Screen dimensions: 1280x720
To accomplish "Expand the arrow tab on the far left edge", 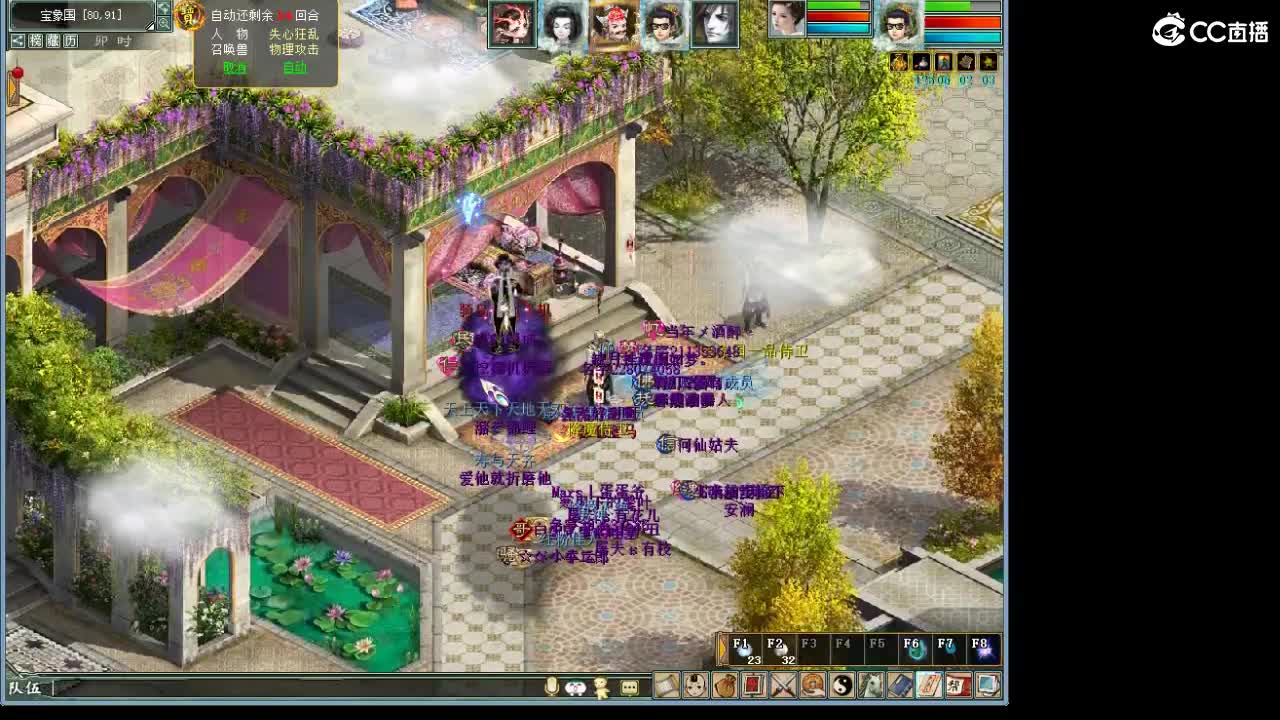I will point(11,90).
